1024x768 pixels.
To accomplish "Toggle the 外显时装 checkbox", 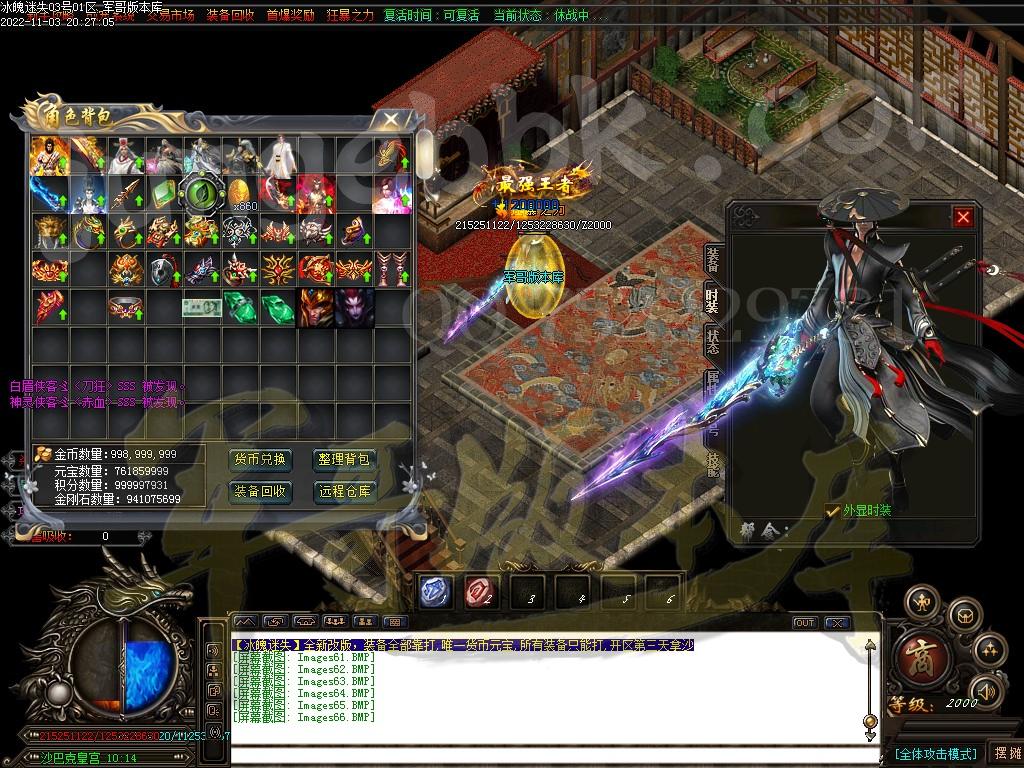I will [x=833, y=511].
